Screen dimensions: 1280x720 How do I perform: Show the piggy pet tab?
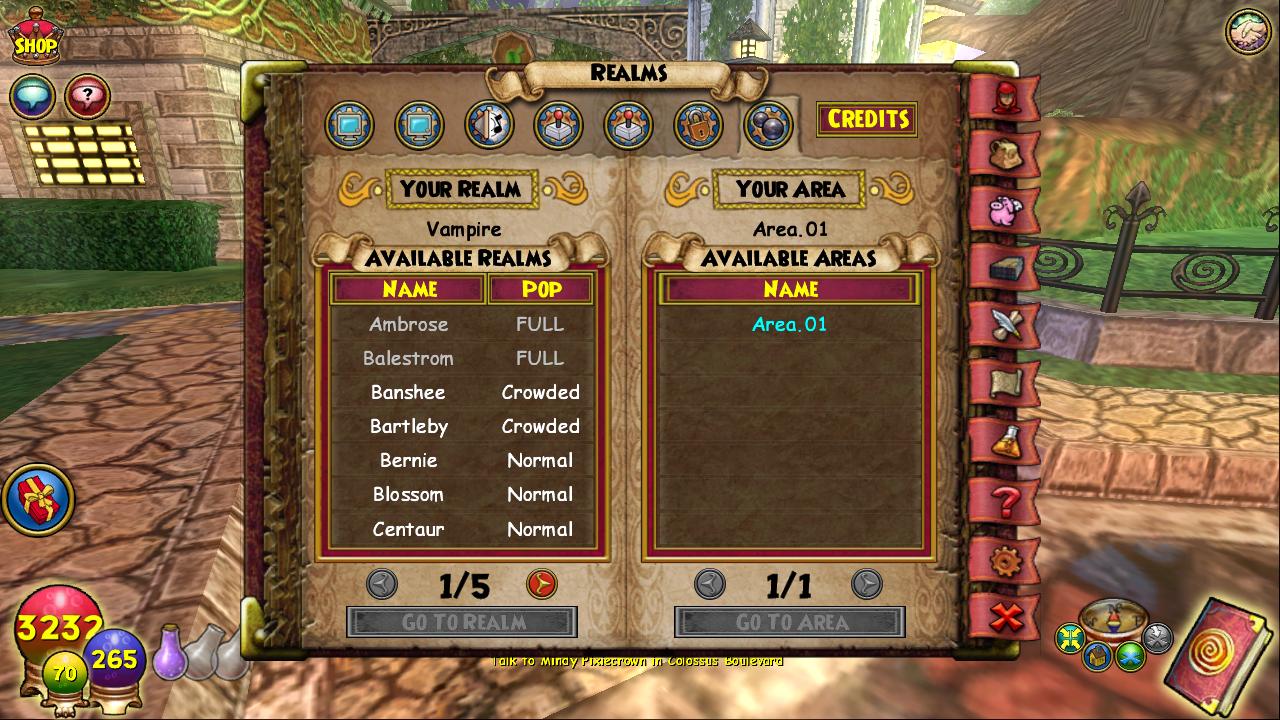click(1005, 211)
